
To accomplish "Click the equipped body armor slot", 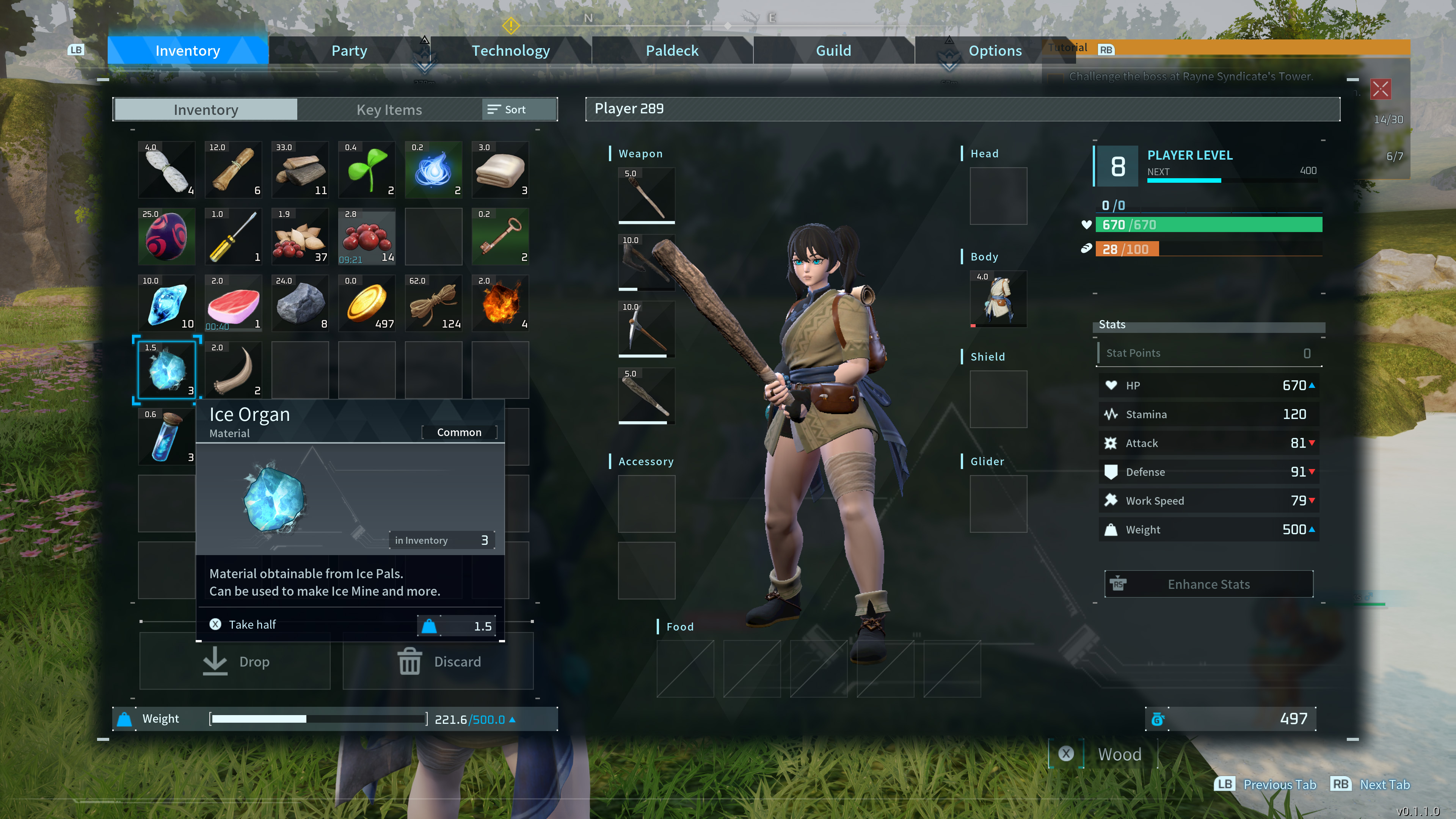I will 998,299.
